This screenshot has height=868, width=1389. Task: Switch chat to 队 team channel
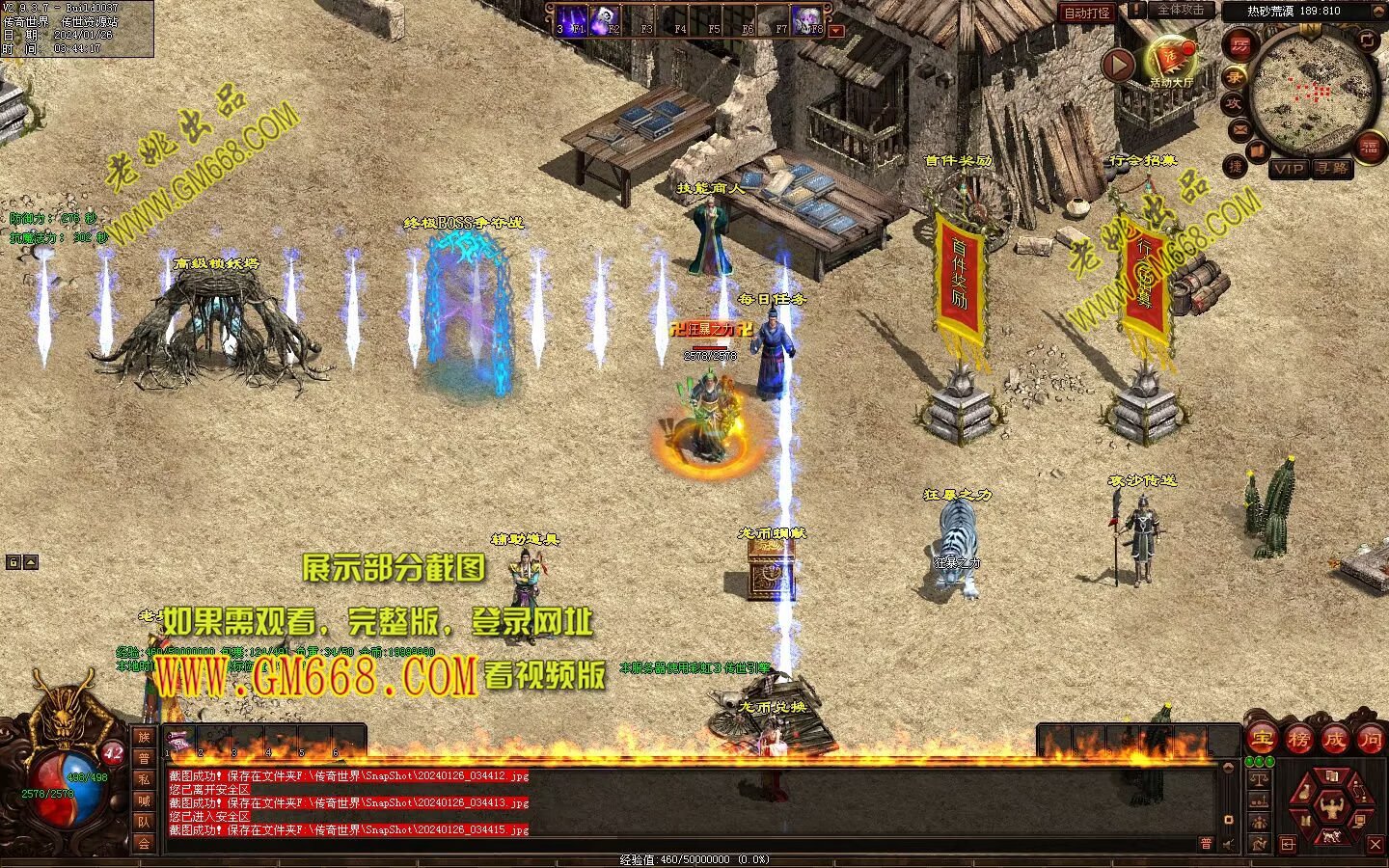point(144,822)
